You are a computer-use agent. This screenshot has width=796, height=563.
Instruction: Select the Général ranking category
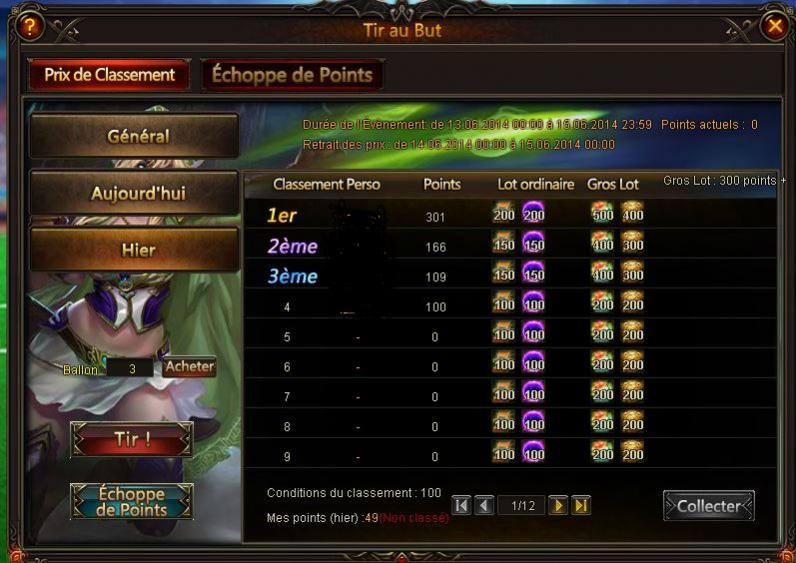pos(135,136)
